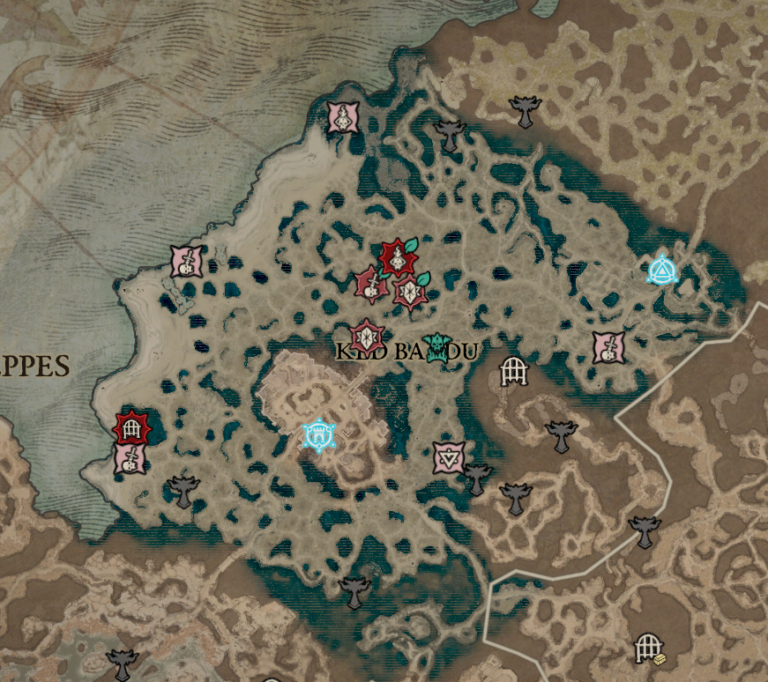
Task: Click the blue triangle-in-circle map marker
Action: 661,270
